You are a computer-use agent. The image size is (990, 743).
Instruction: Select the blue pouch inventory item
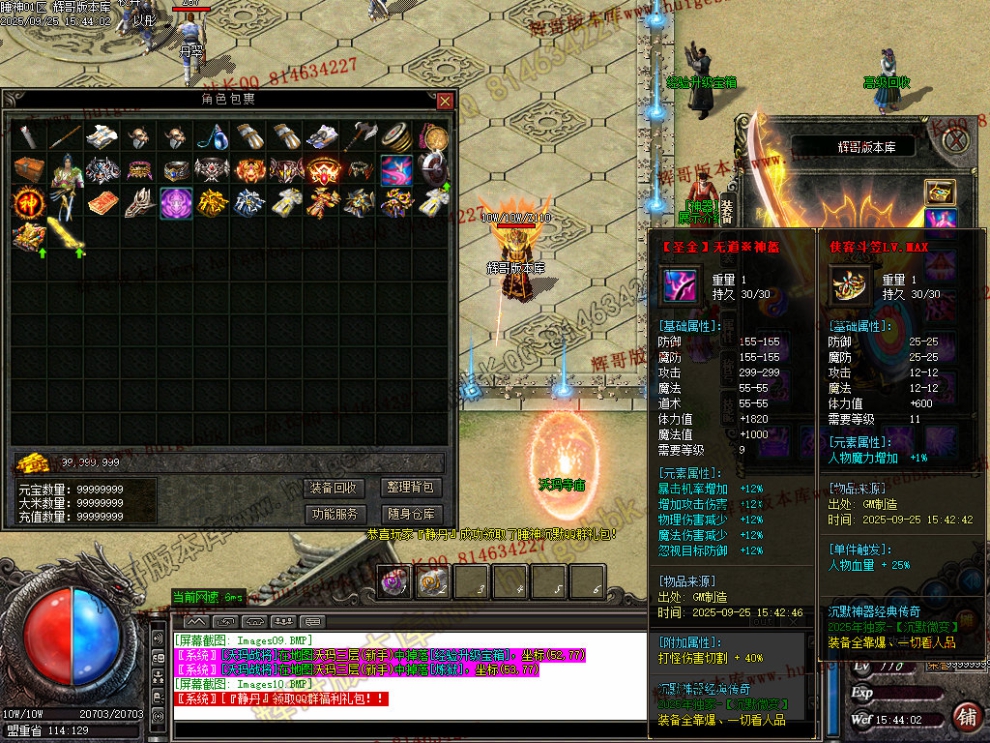pos(213,136)
